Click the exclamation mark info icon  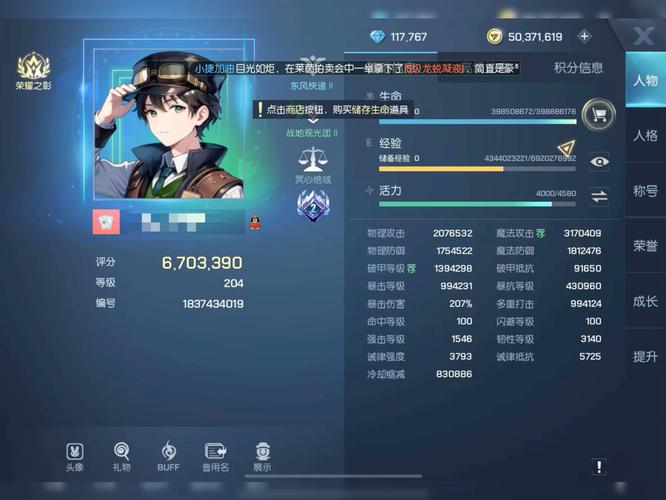point(598,466)
